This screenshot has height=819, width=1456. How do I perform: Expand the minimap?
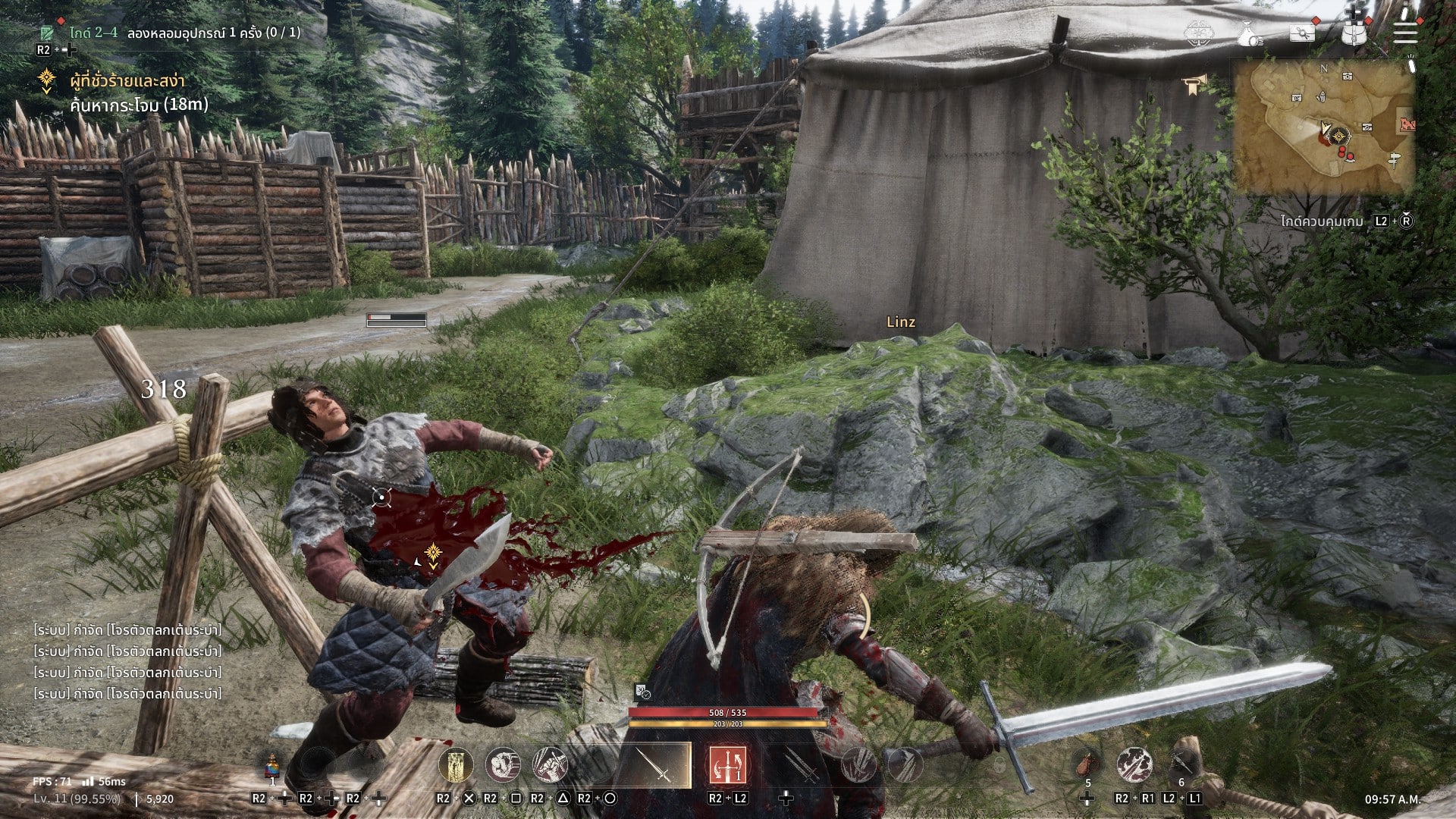tap(1323, 125)
